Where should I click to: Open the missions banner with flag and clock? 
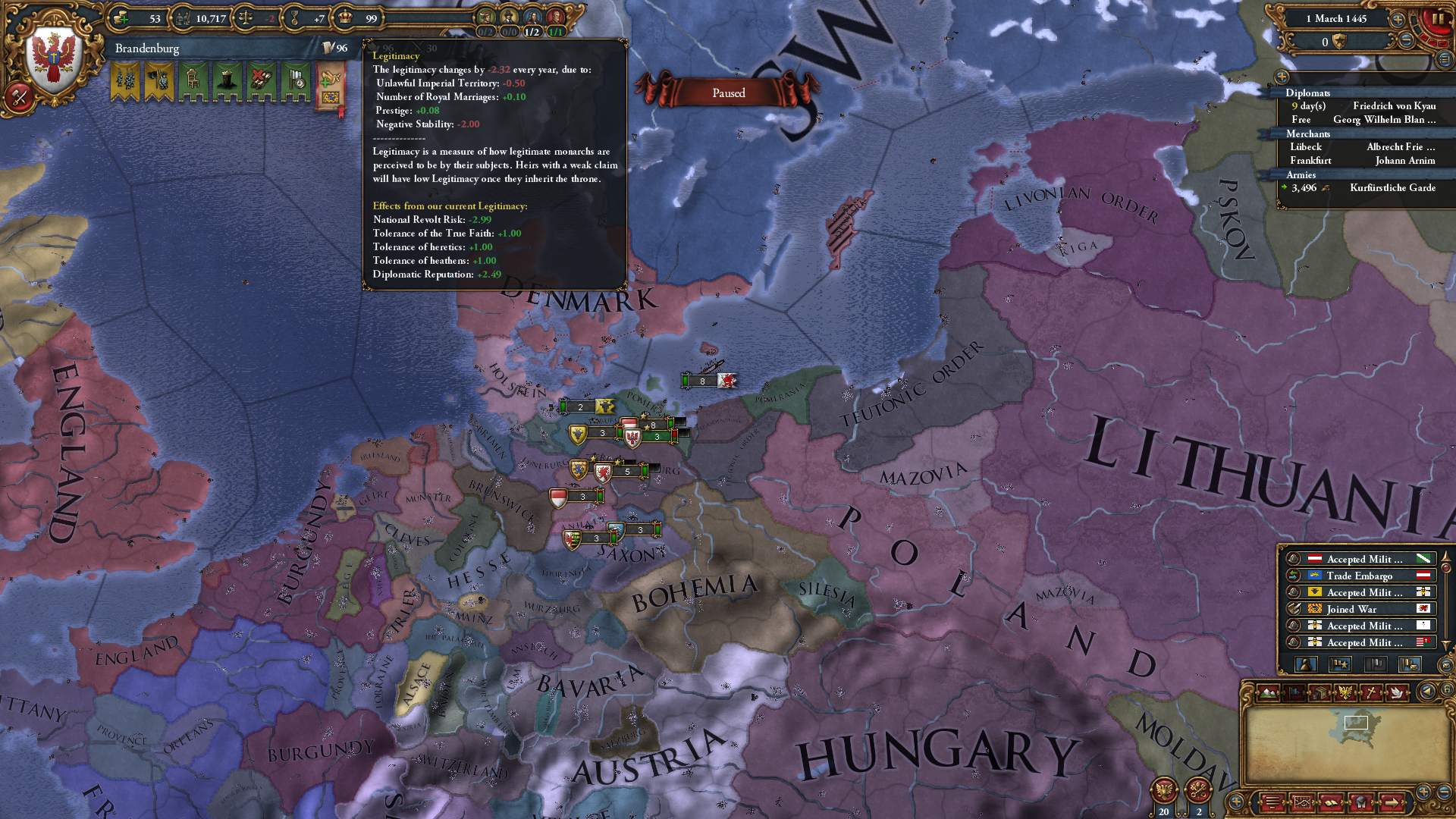point(296,80)
